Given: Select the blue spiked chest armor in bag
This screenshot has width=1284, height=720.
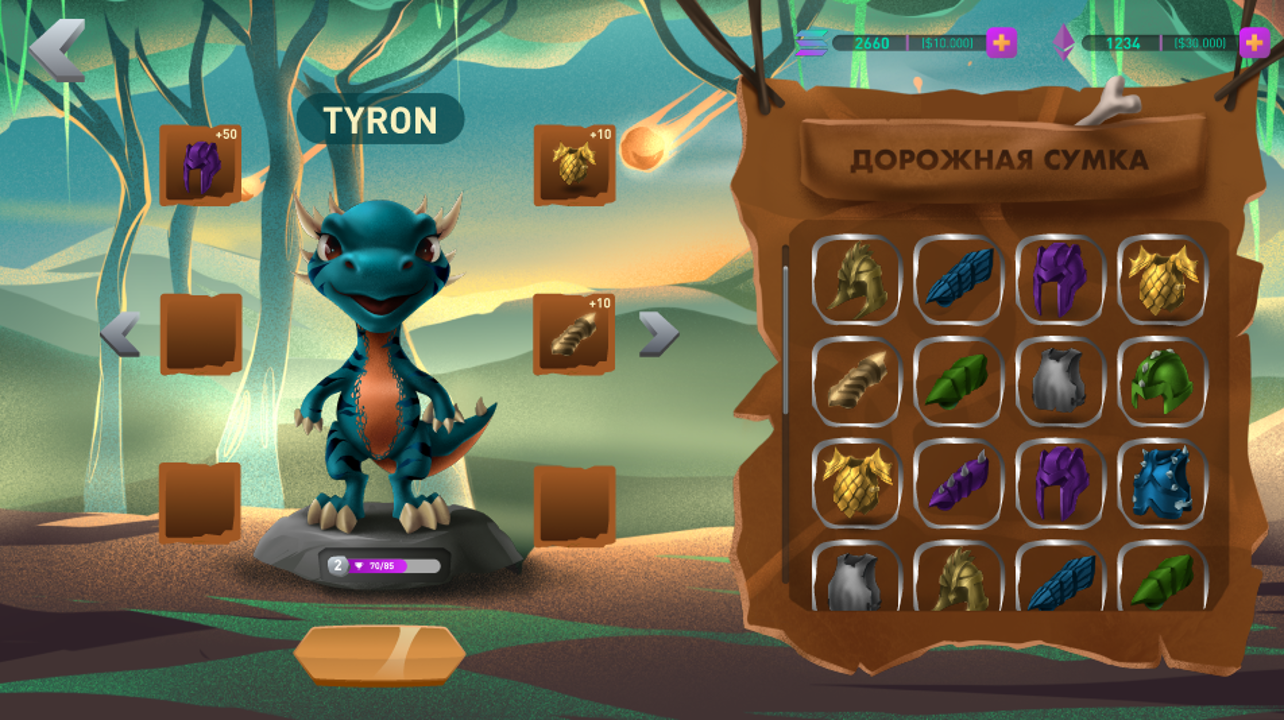Looking at the screenshot, I should click(x=1161, y=483).
